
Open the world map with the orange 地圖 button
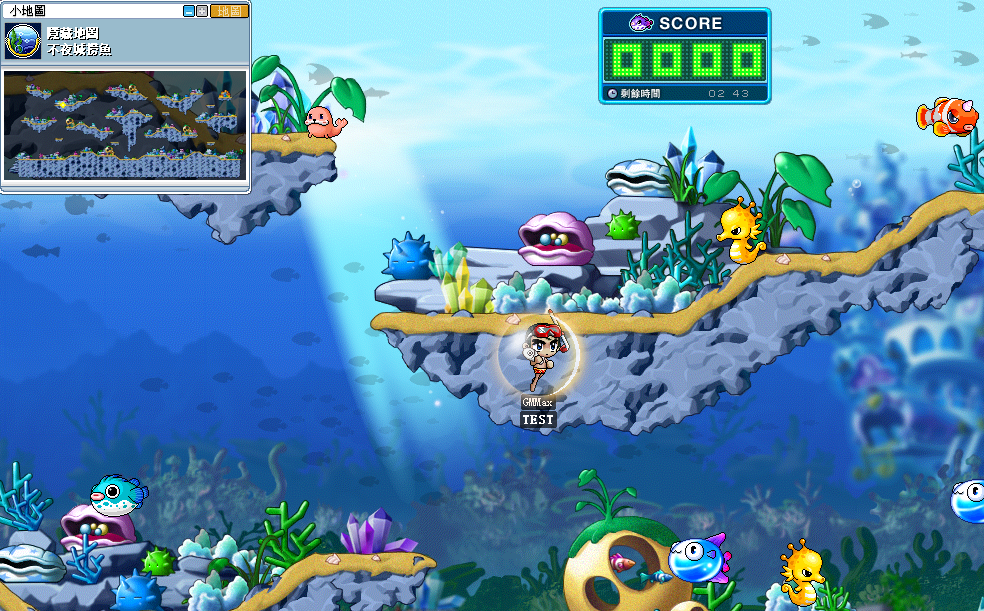point(230,11)
